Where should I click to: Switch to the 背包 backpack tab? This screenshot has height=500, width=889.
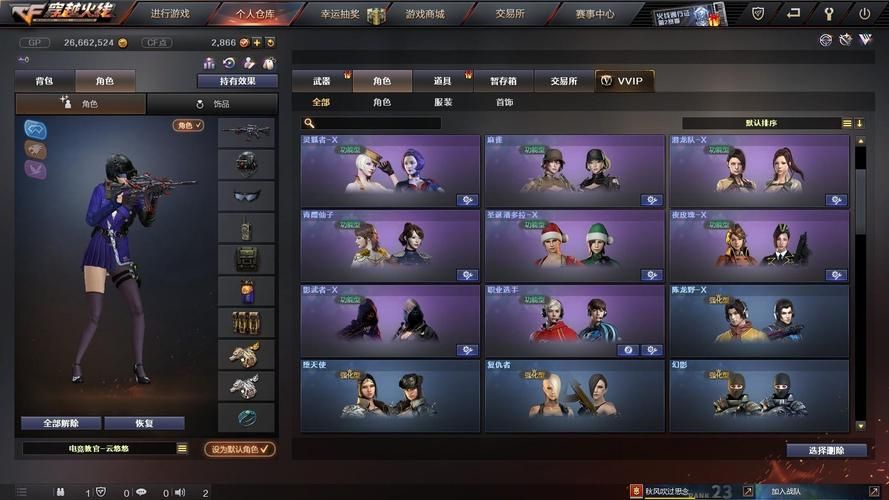45,81
